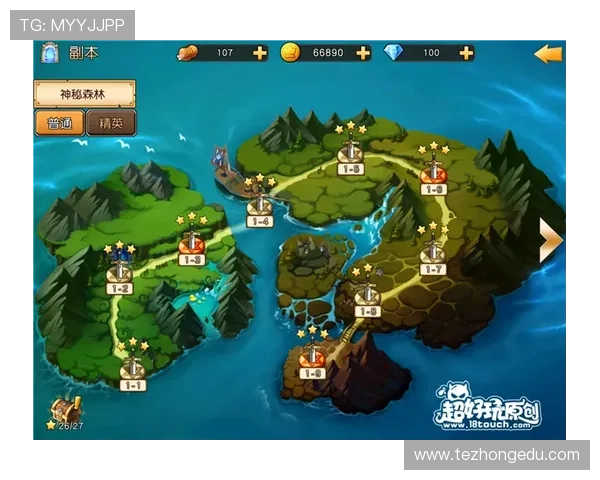Choose stage 1-8

[367, 297]
